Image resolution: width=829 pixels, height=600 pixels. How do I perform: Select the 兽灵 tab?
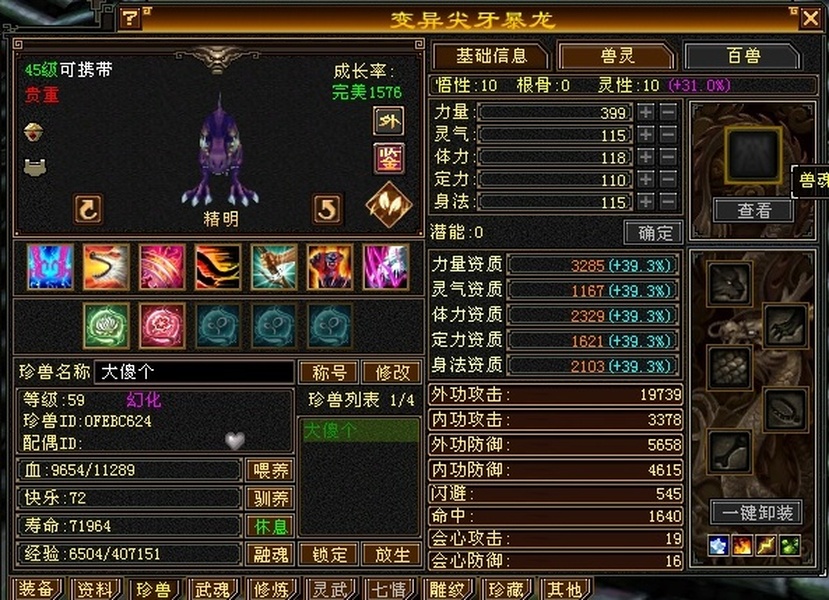[615, 56]
